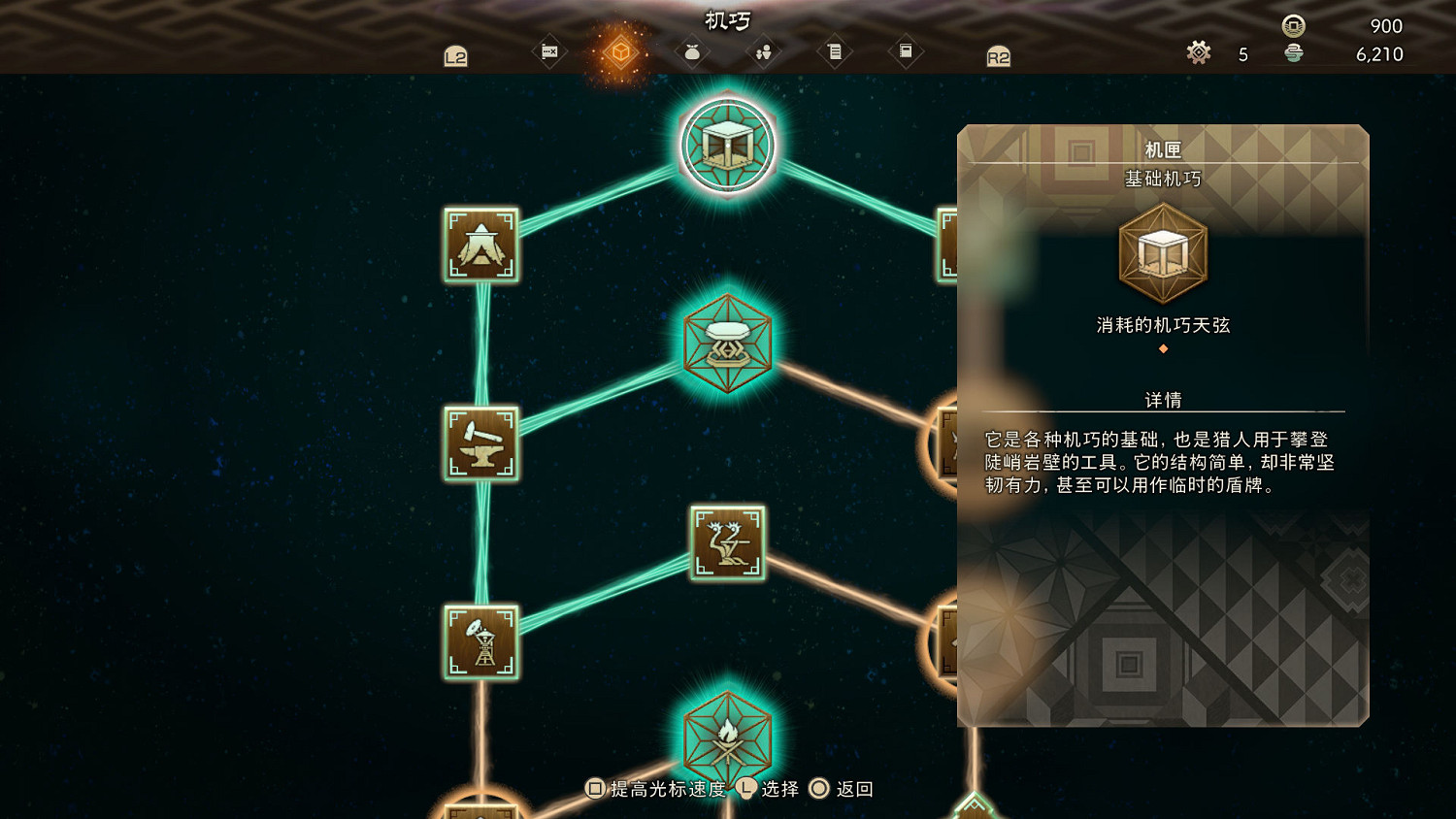Click the coin icon next to 900

(1294, 26)
